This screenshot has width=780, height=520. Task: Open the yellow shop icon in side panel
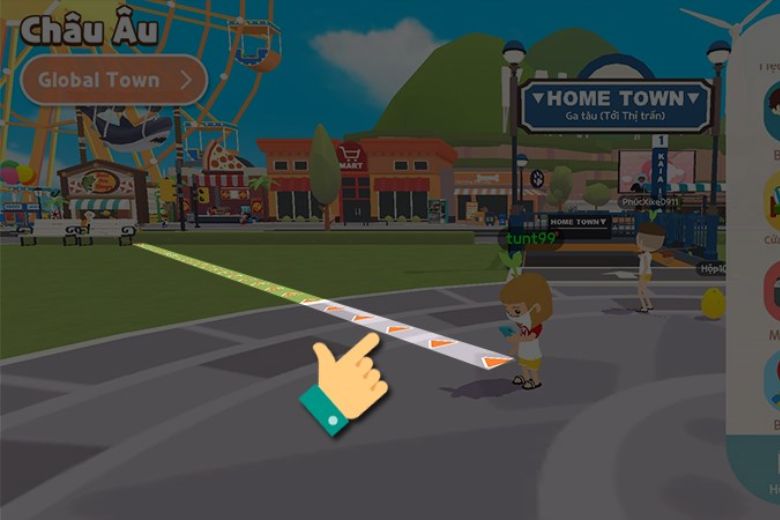coord(772,202)
